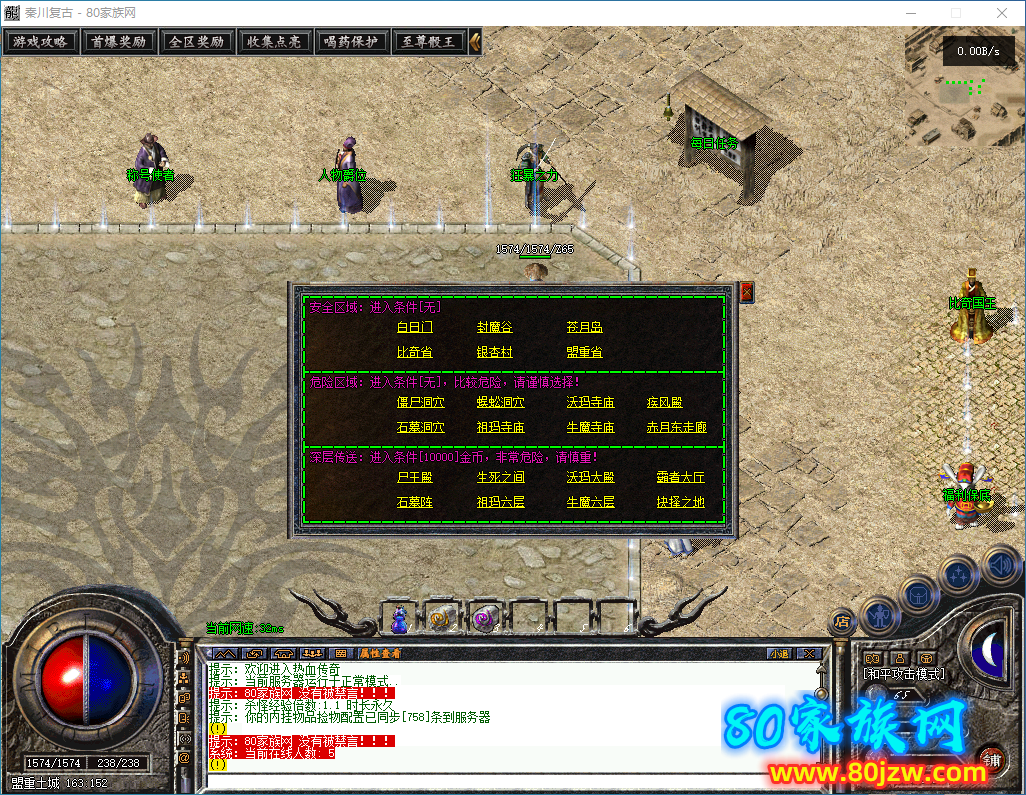Screen dimensions: 1026x795
Task: Select the 抉择之地 destination
Action: pos(681,502)
